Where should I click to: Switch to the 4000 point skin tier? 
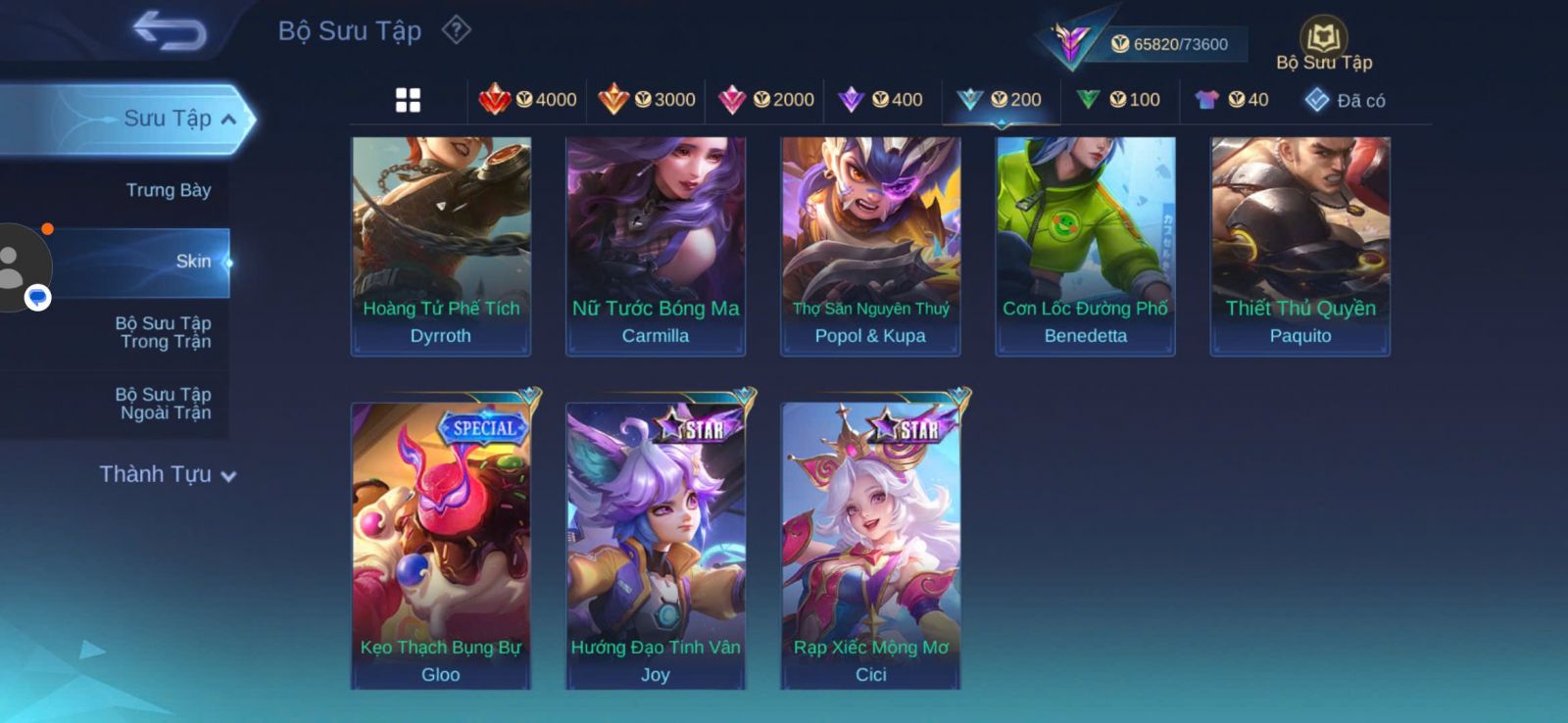coord(528,100)
